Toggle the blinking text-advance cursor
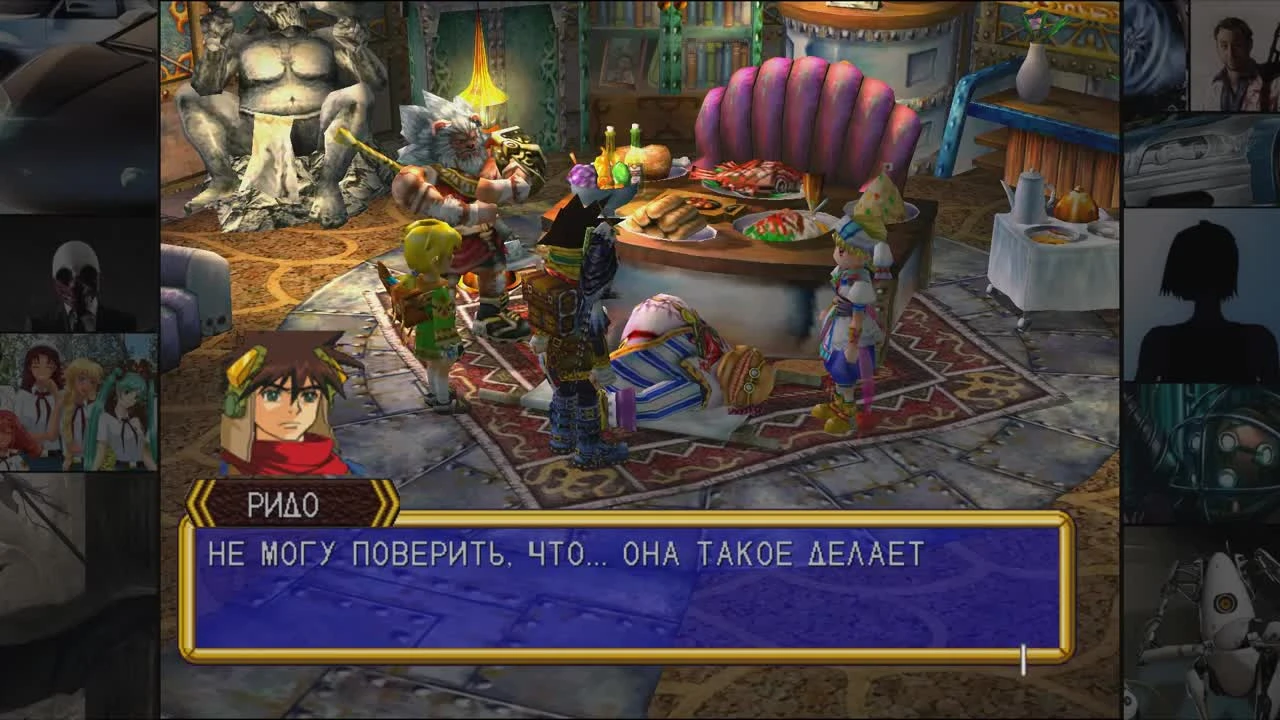 pyautogui.click(x=1021, y=653)
